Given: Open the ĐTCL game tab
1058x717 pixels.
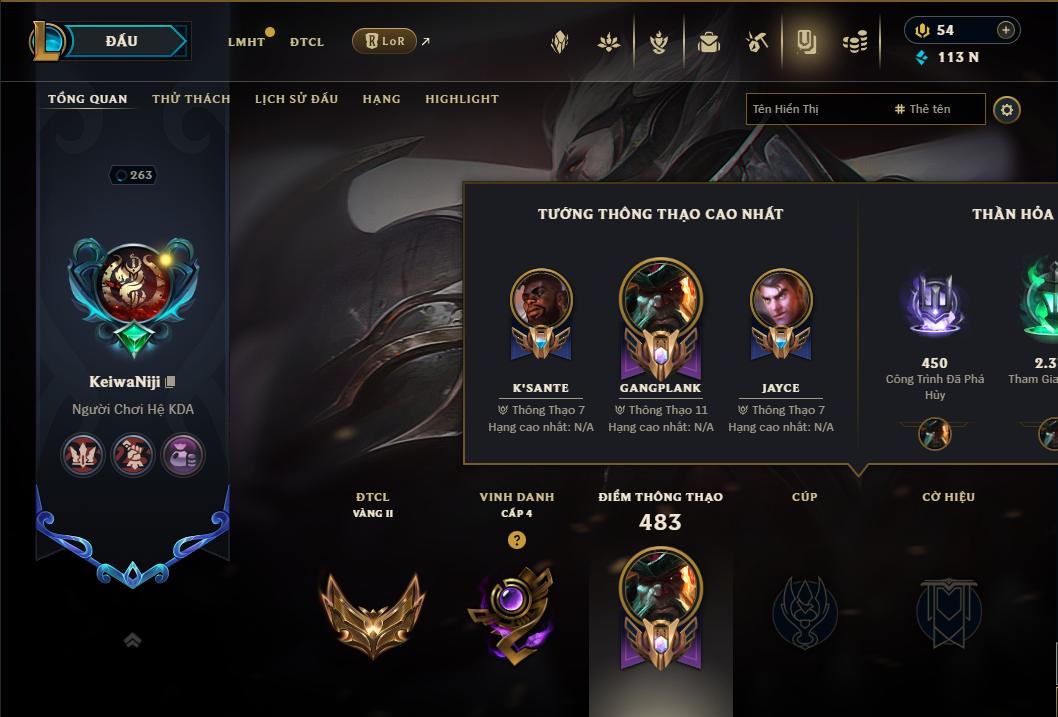Looking at the screenshot, I should coord(307,42).
